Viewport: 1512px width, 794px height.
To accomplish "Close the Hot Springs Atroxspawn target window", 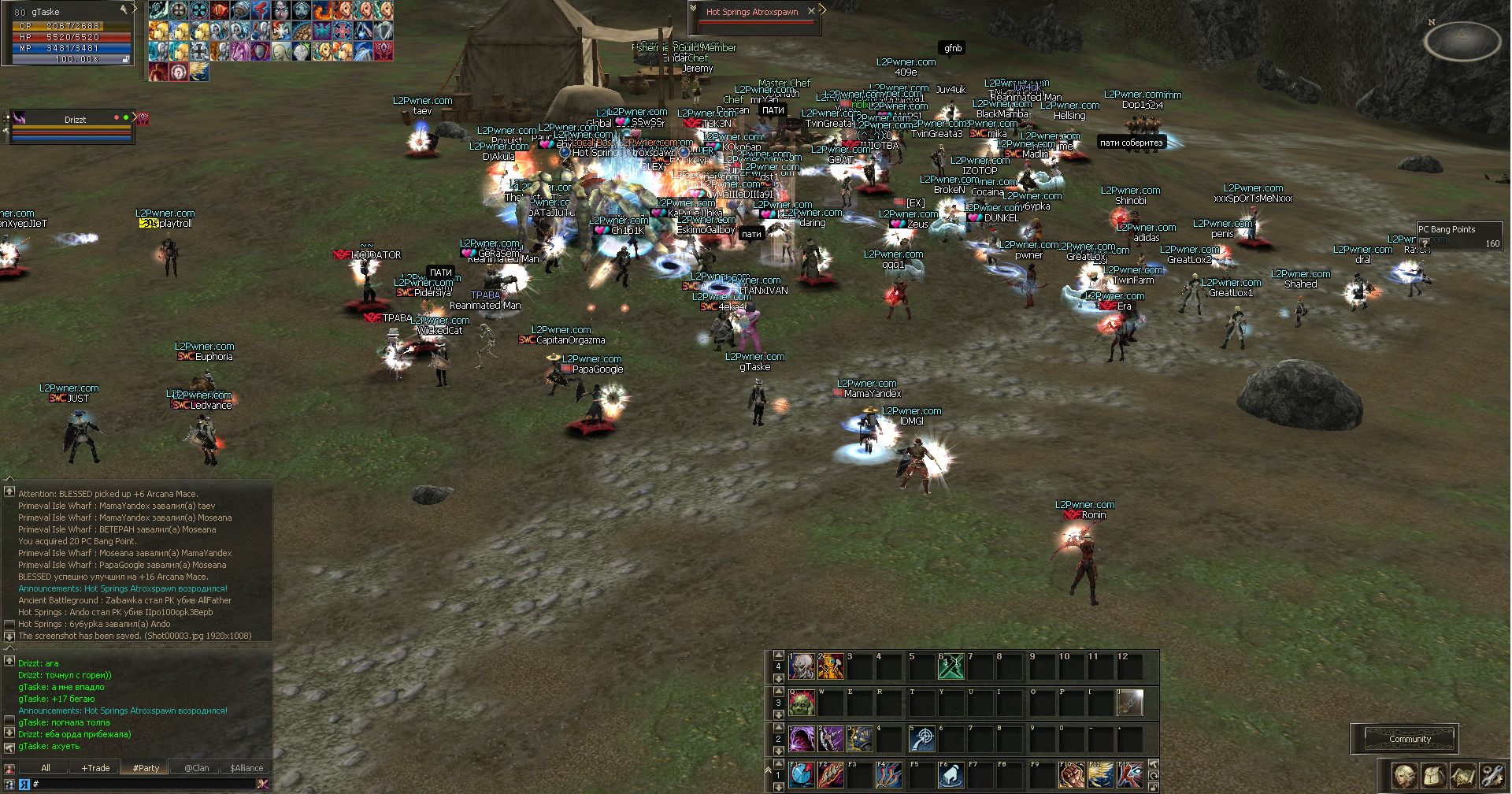I will click(x=811, y=11).
